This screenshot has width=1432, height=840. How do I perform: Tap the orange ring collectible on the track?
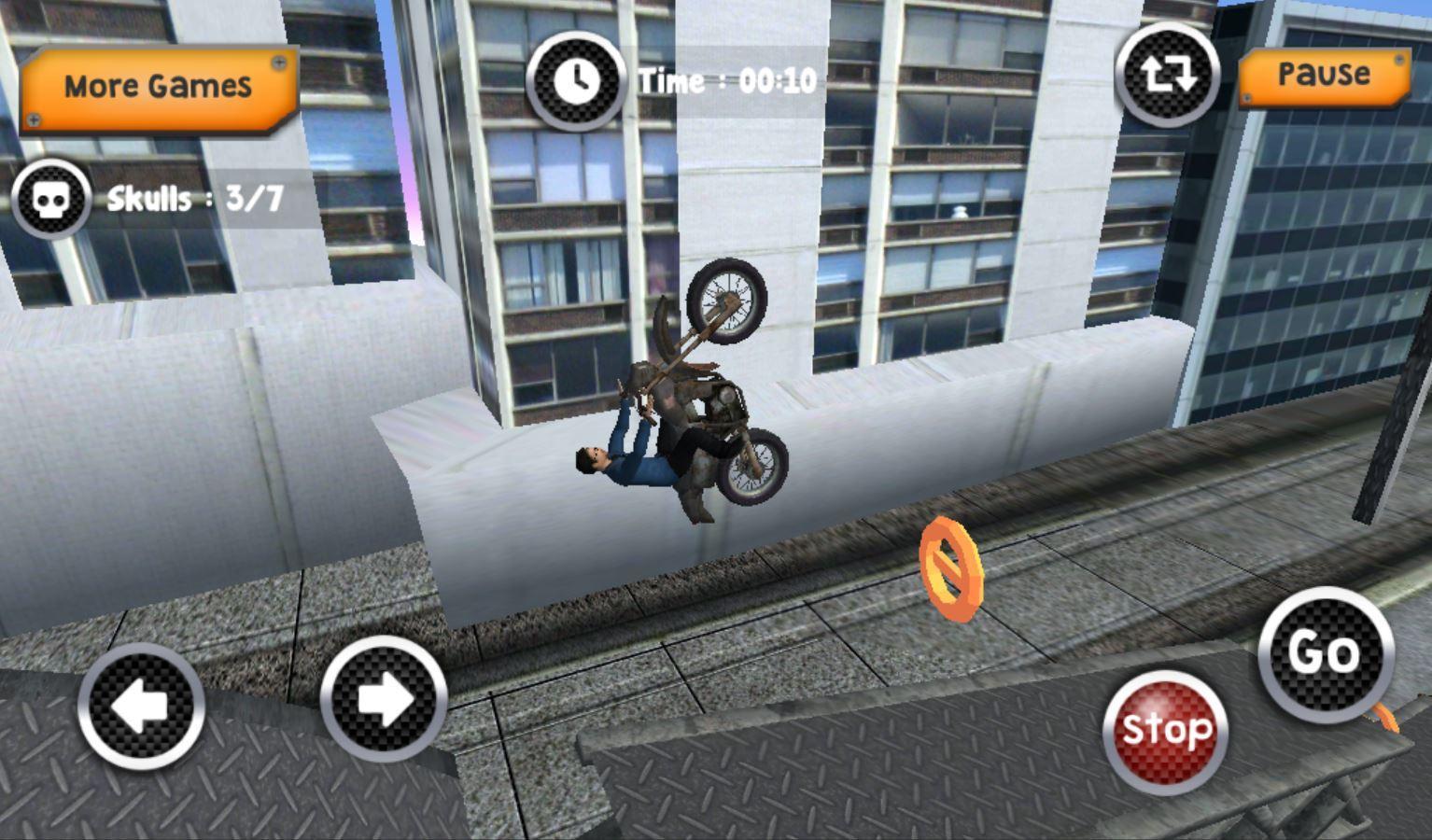pyautogui.click(x=952, y=570)
